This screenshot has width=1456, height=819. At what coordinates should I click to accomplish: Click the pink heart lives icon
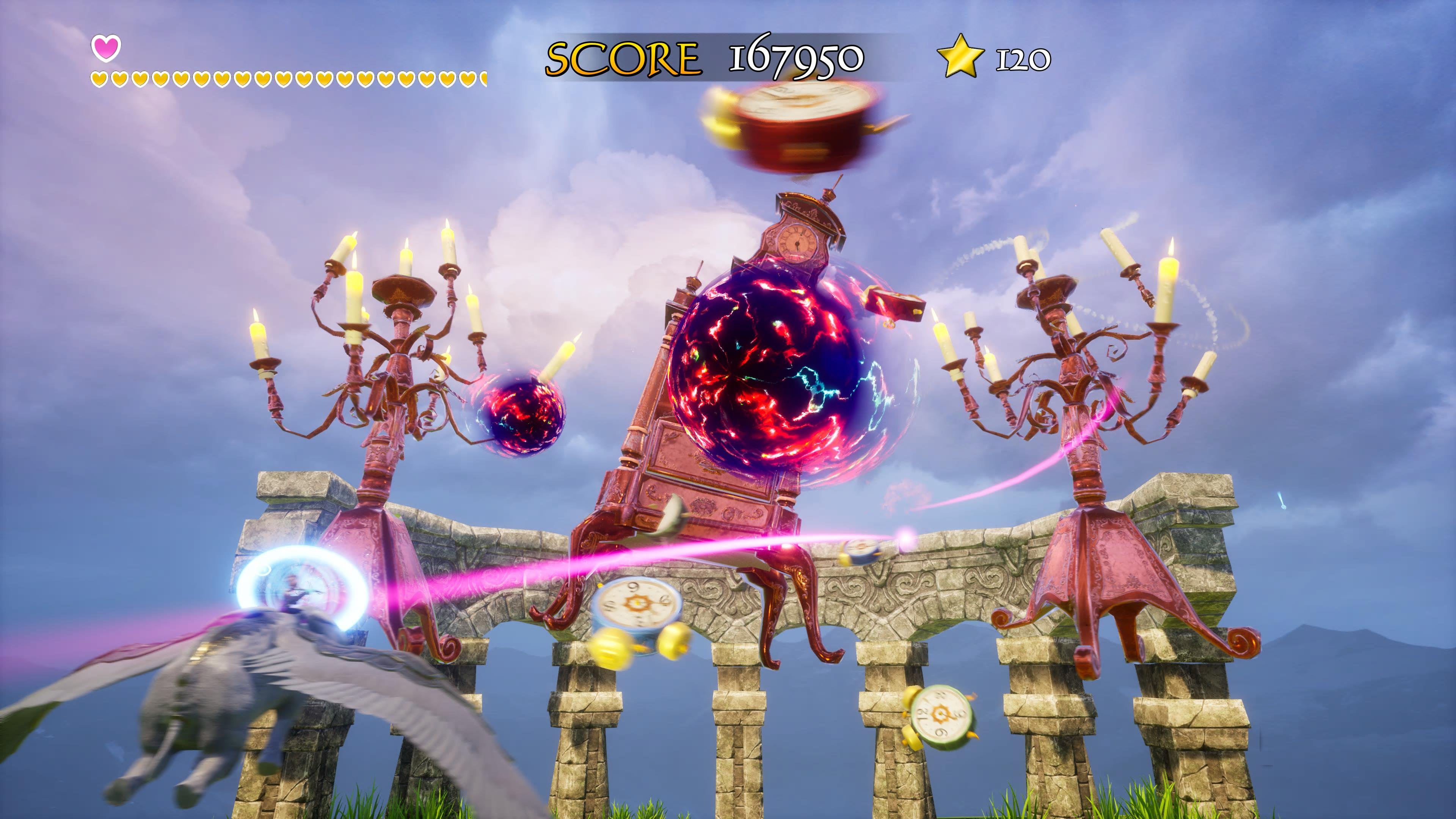point(106,47)
